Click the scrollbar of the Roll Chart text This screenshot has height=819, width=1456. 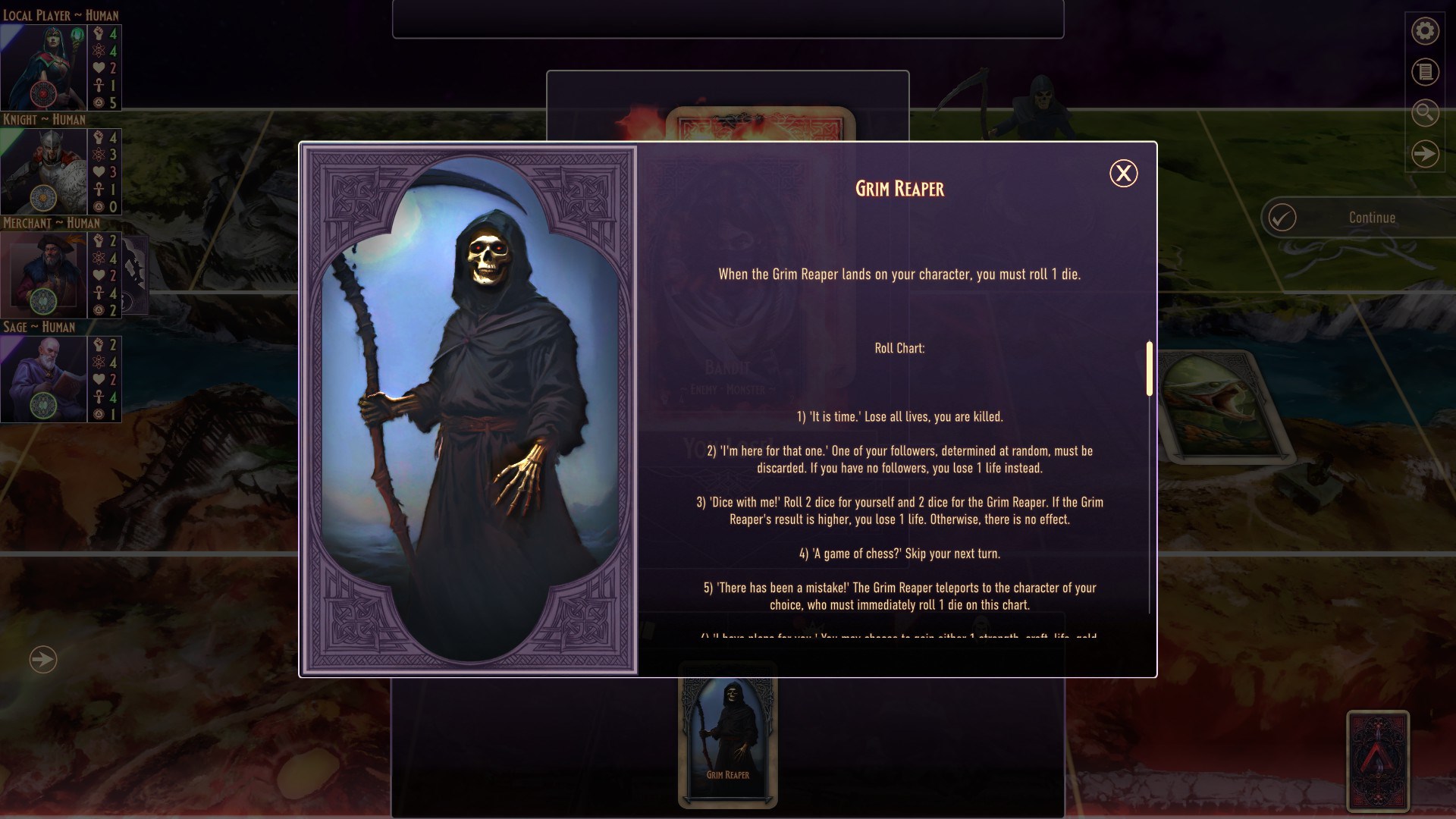(x=1149, y=372)
